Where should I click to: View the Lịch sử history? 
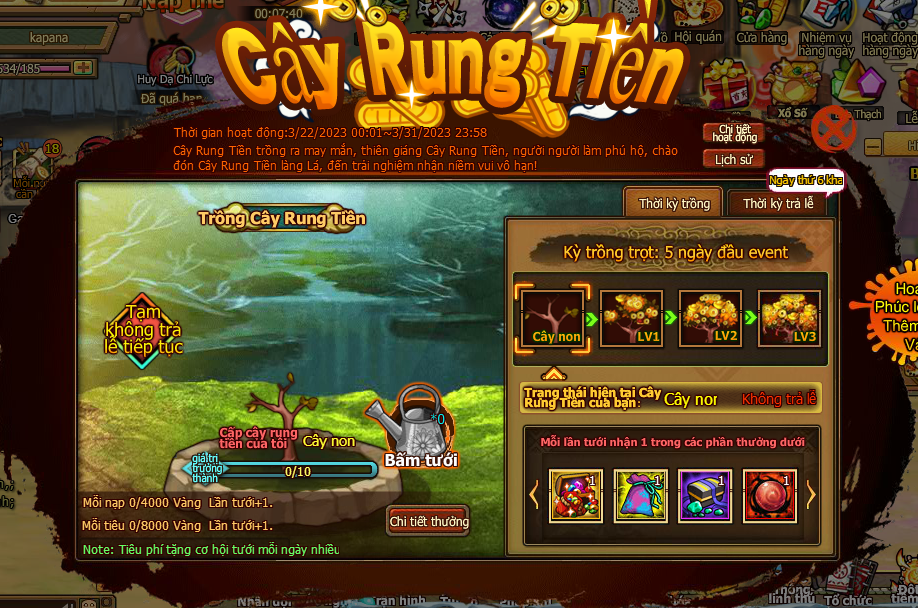click(x=734, y=159)
